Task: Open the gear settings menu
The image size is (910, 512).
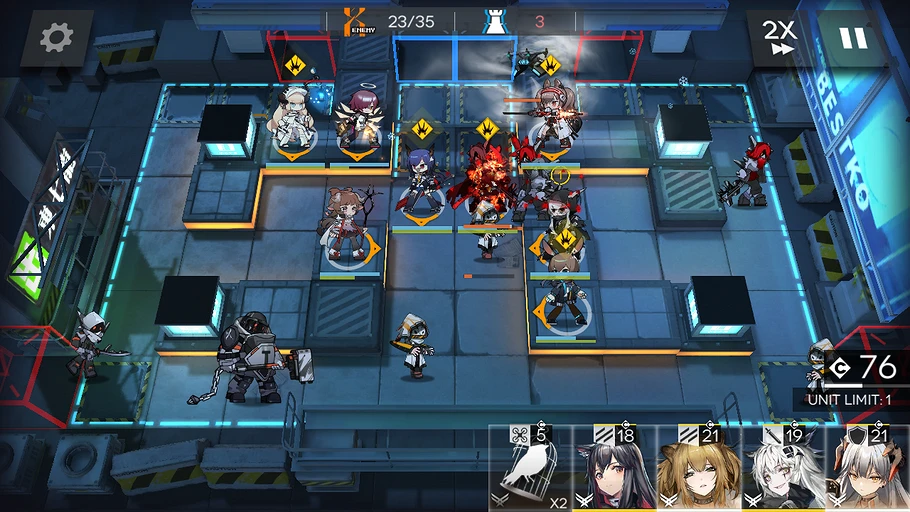Action: (55, 38)
